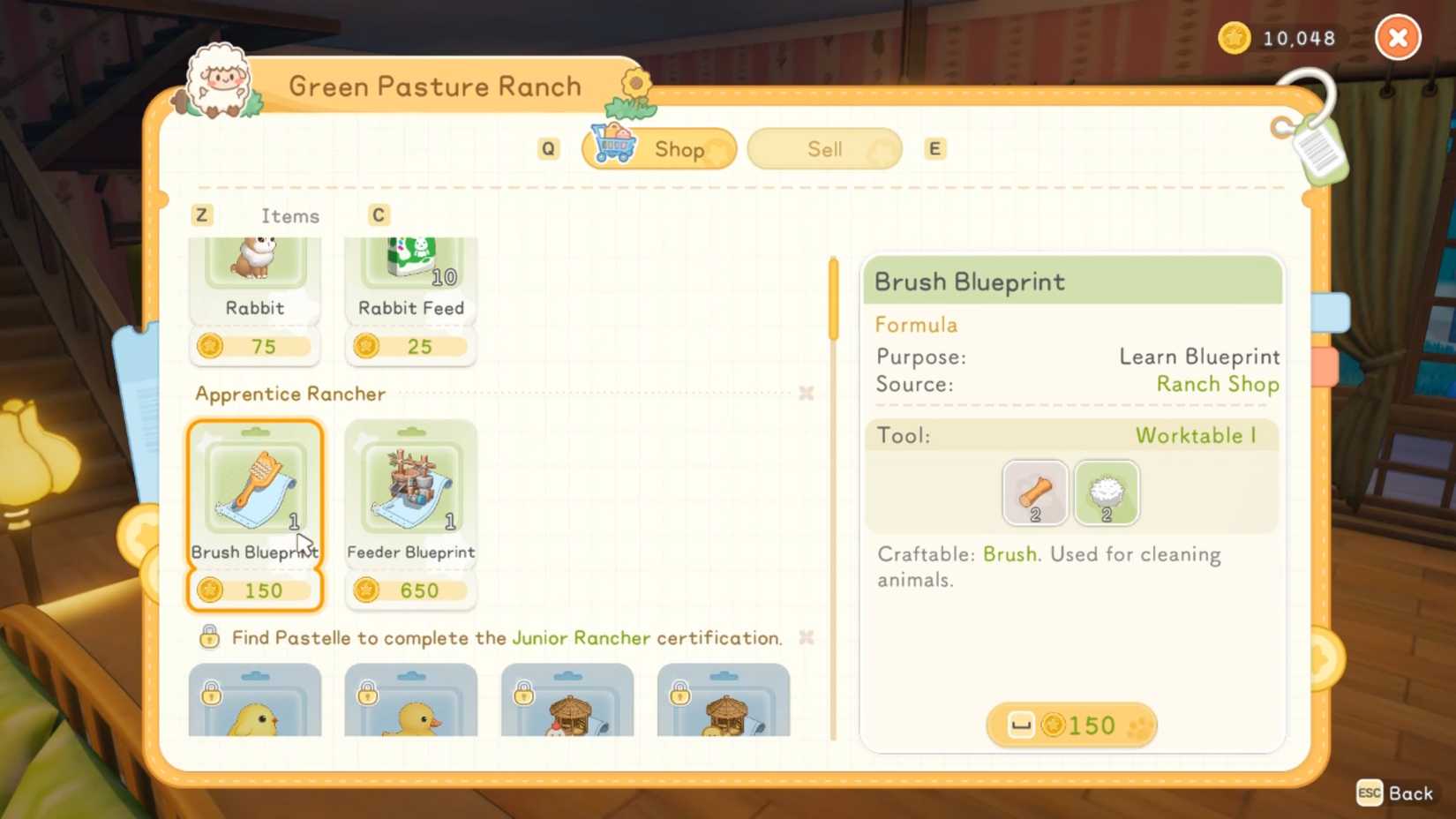This screenshot has height=819, width=1456.
Task: Open the Items category
Action: tap(289, 215)
